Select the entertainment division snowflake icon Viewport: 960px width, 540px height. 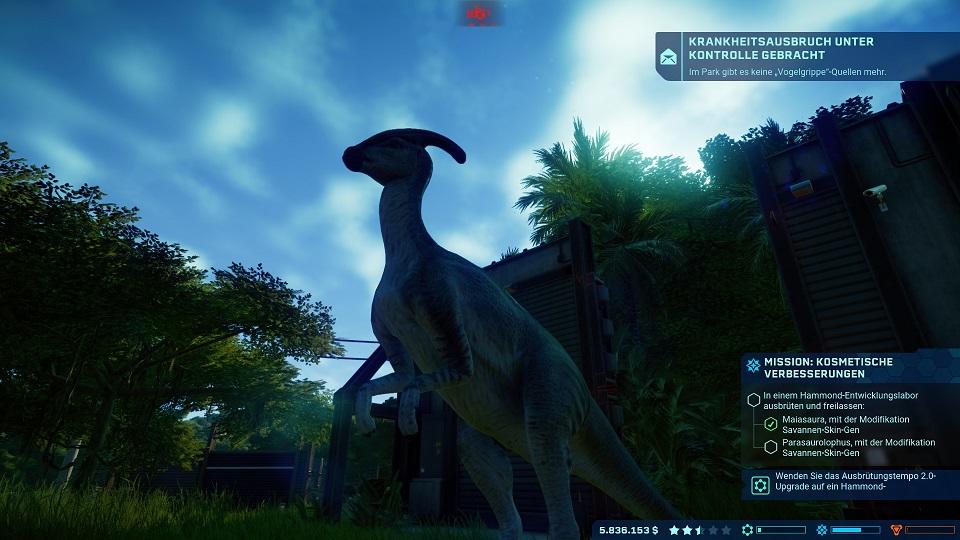click(822, 529)
